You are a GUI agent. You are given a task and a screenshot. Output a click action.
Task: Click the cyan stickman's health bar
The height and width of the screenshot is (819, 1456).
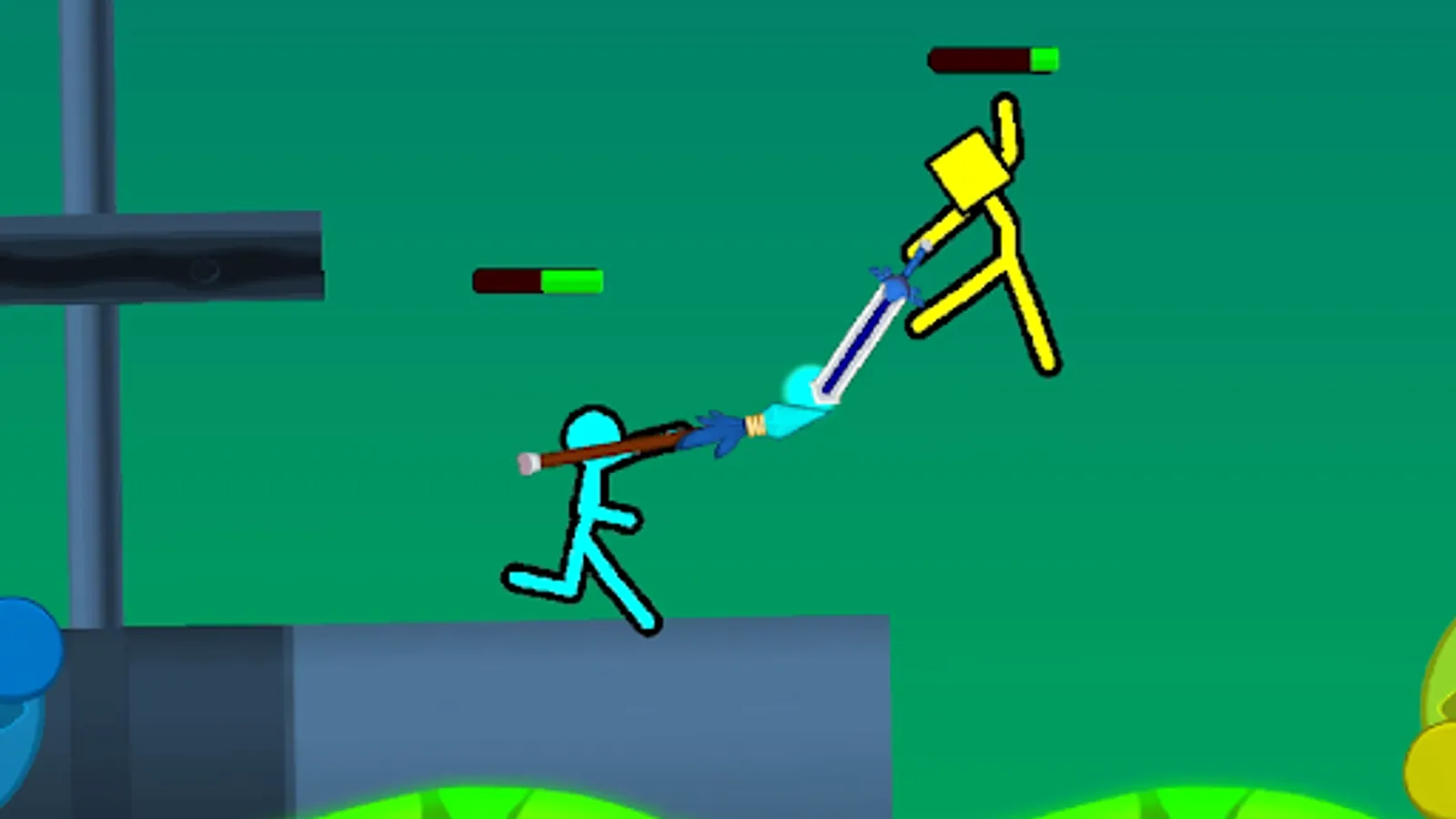[x=537, y=280]
